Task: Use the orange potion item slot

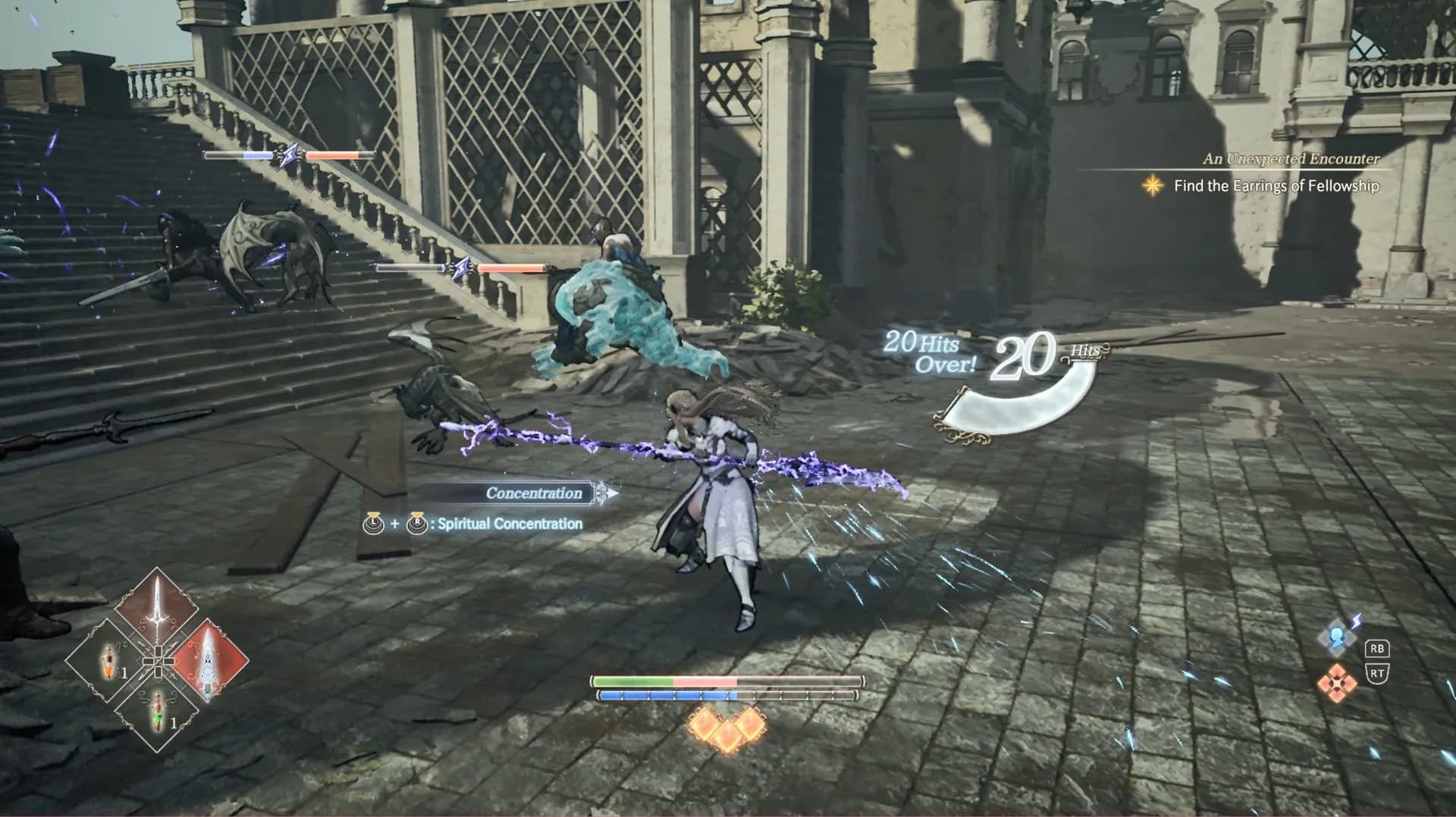Action: [107, 662]
